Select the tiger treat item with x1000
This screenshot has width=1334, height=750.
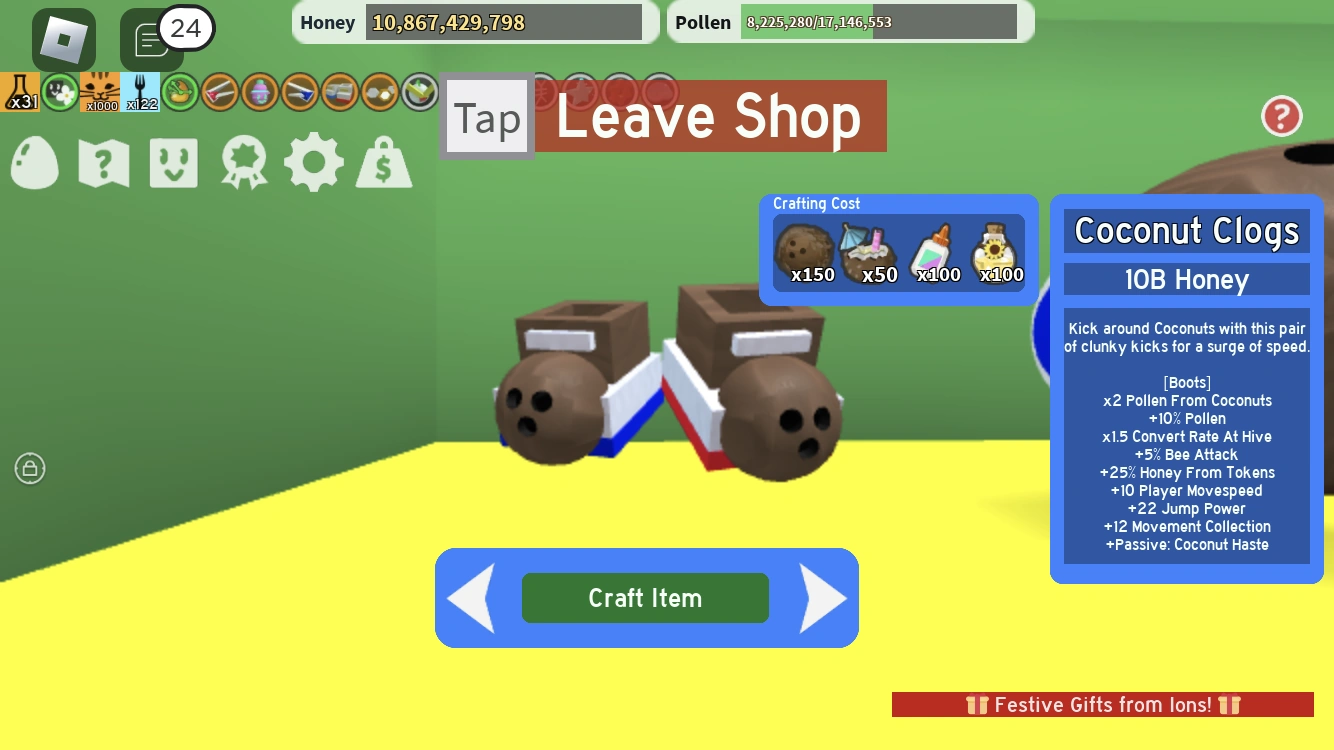point(100,91)
